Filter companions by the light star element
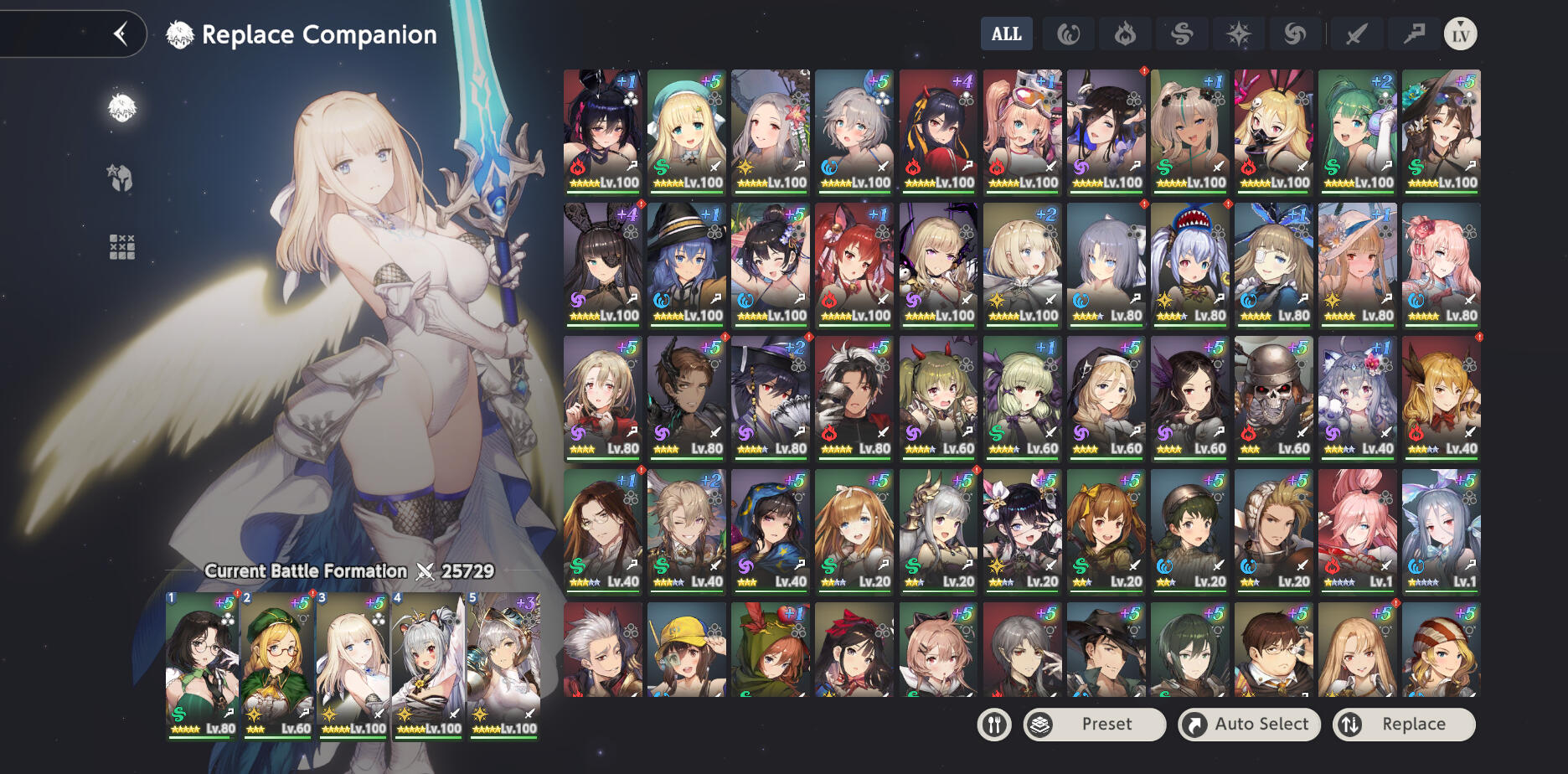Screen dimensions: 1568x774 tap(1238, 34)
